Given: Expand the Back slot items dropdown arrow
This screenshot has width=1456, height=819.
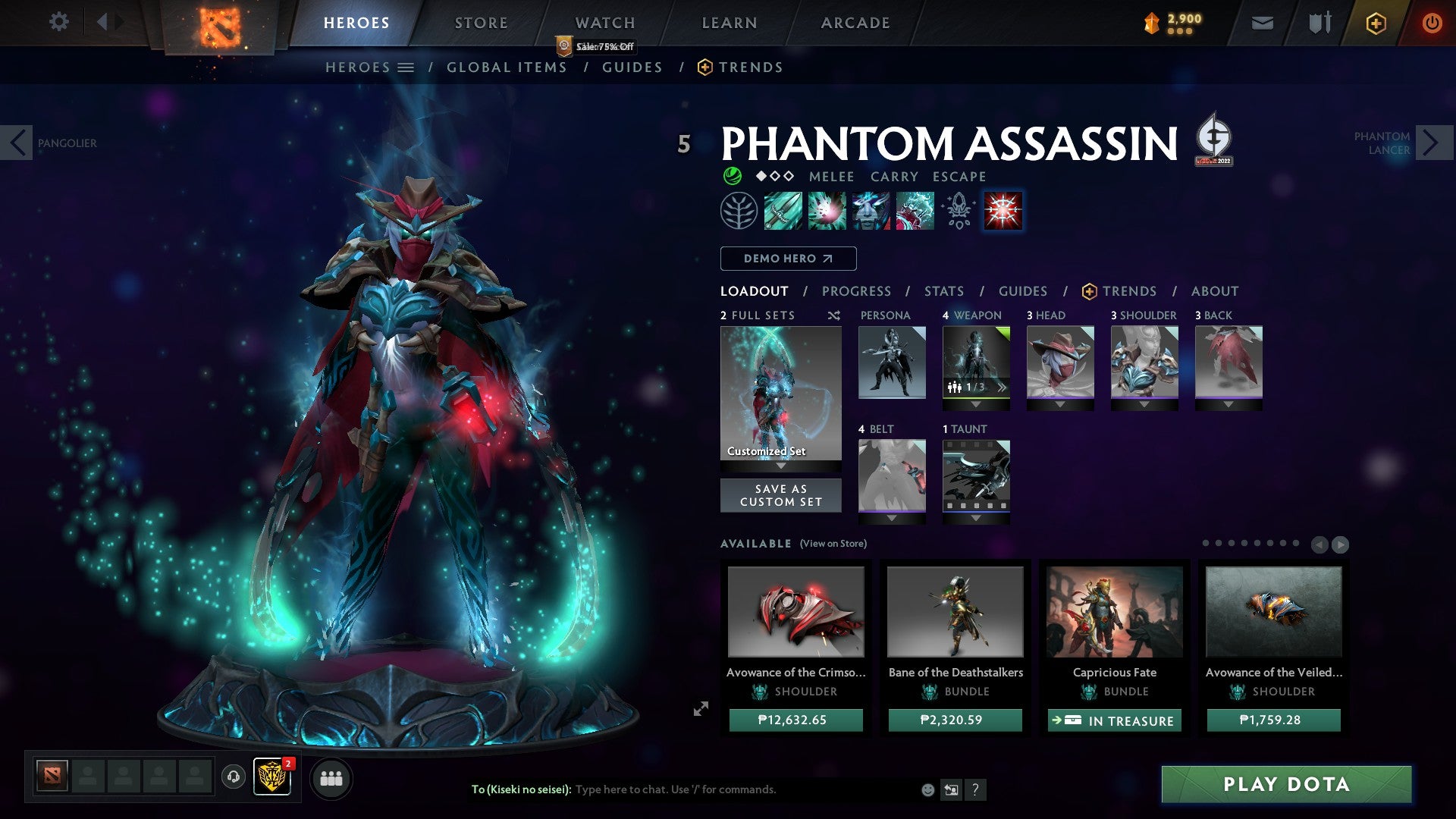Looking at the screenshot, I should [x=1228, y=403].
